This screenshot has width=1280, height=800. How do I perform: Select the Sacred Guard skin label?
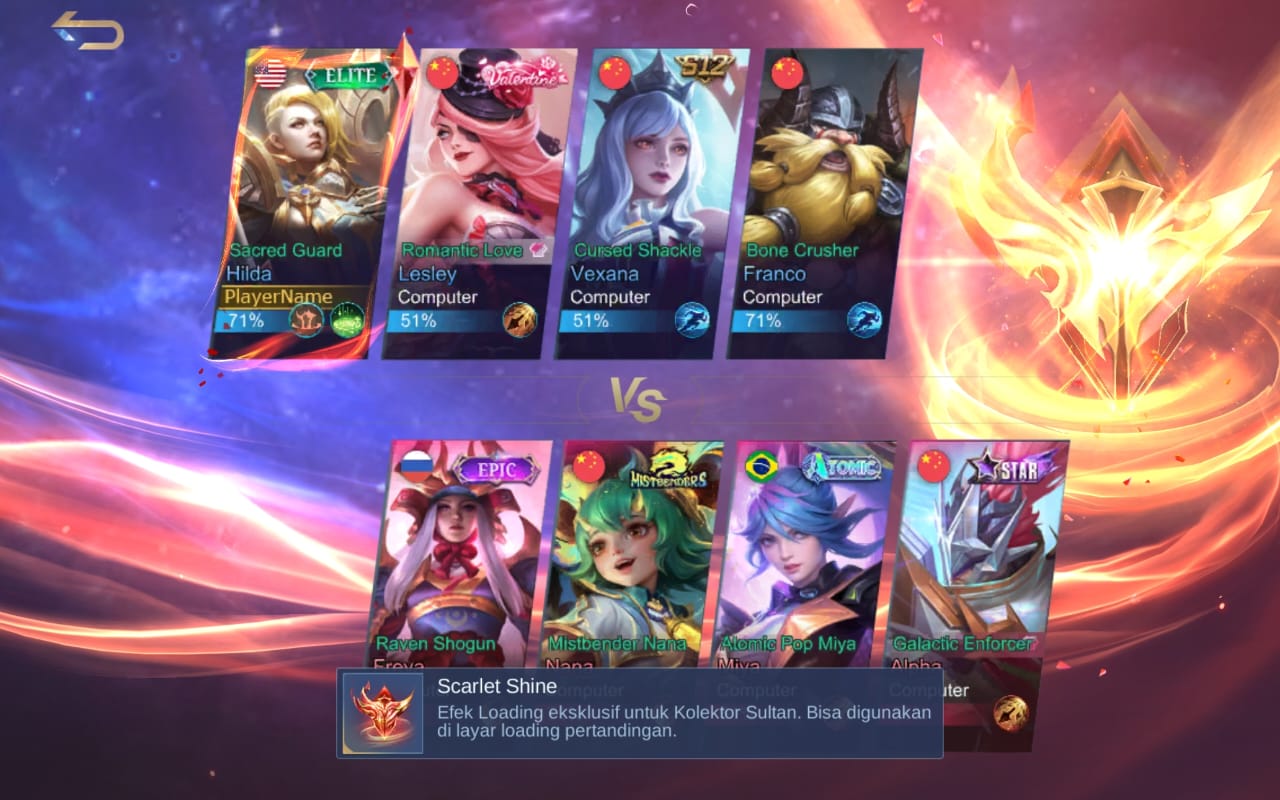pyautogui.click(x=287, y=250)
